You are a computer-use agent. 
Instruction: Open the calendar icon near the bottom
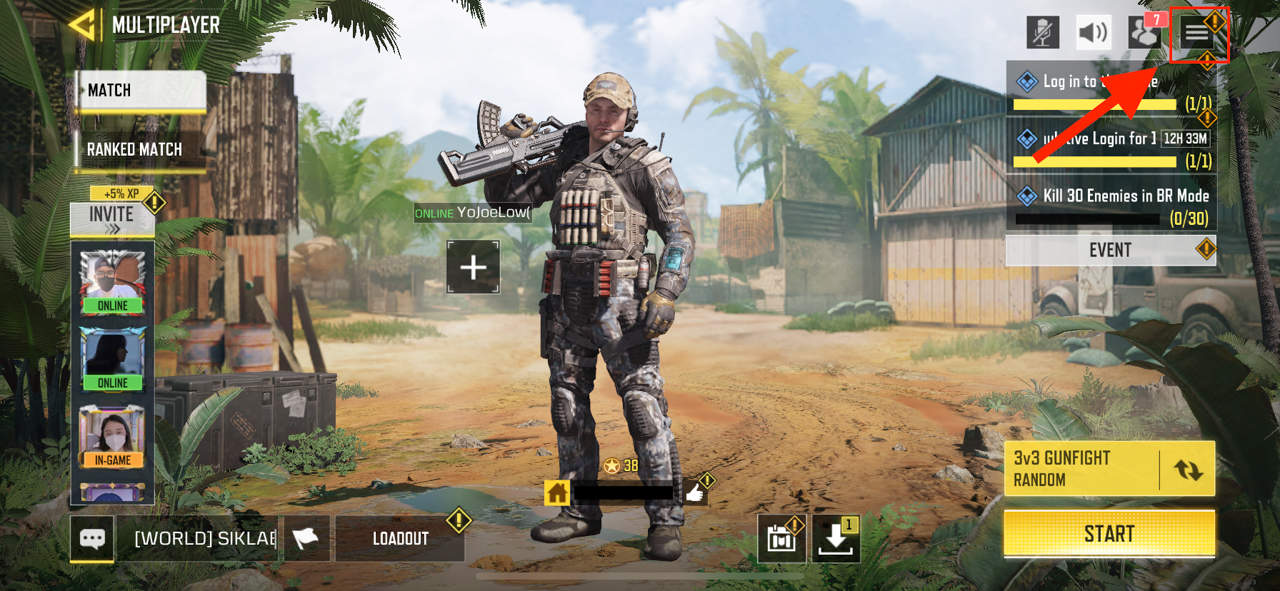(781, 539)
